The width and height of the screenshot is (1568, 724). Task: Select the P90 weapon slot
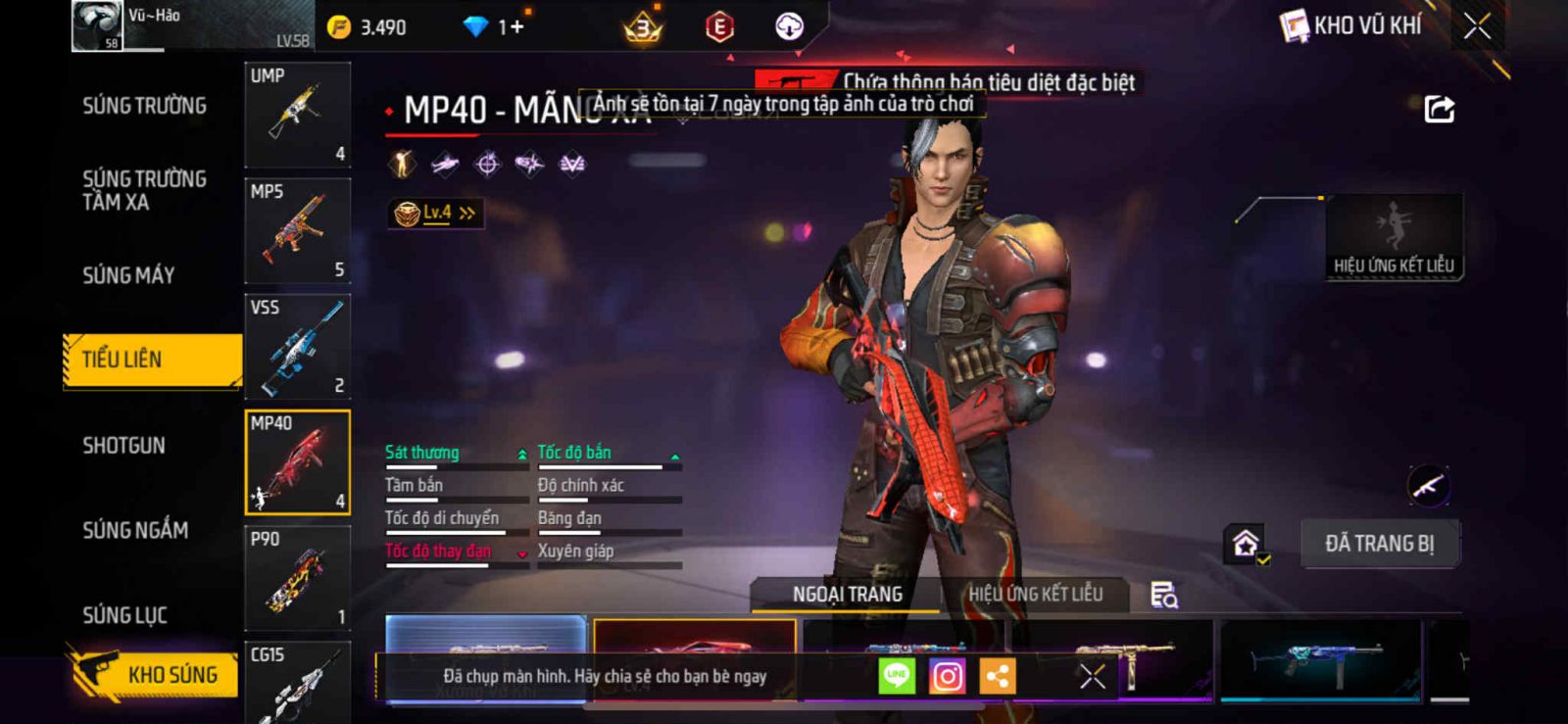297,578
